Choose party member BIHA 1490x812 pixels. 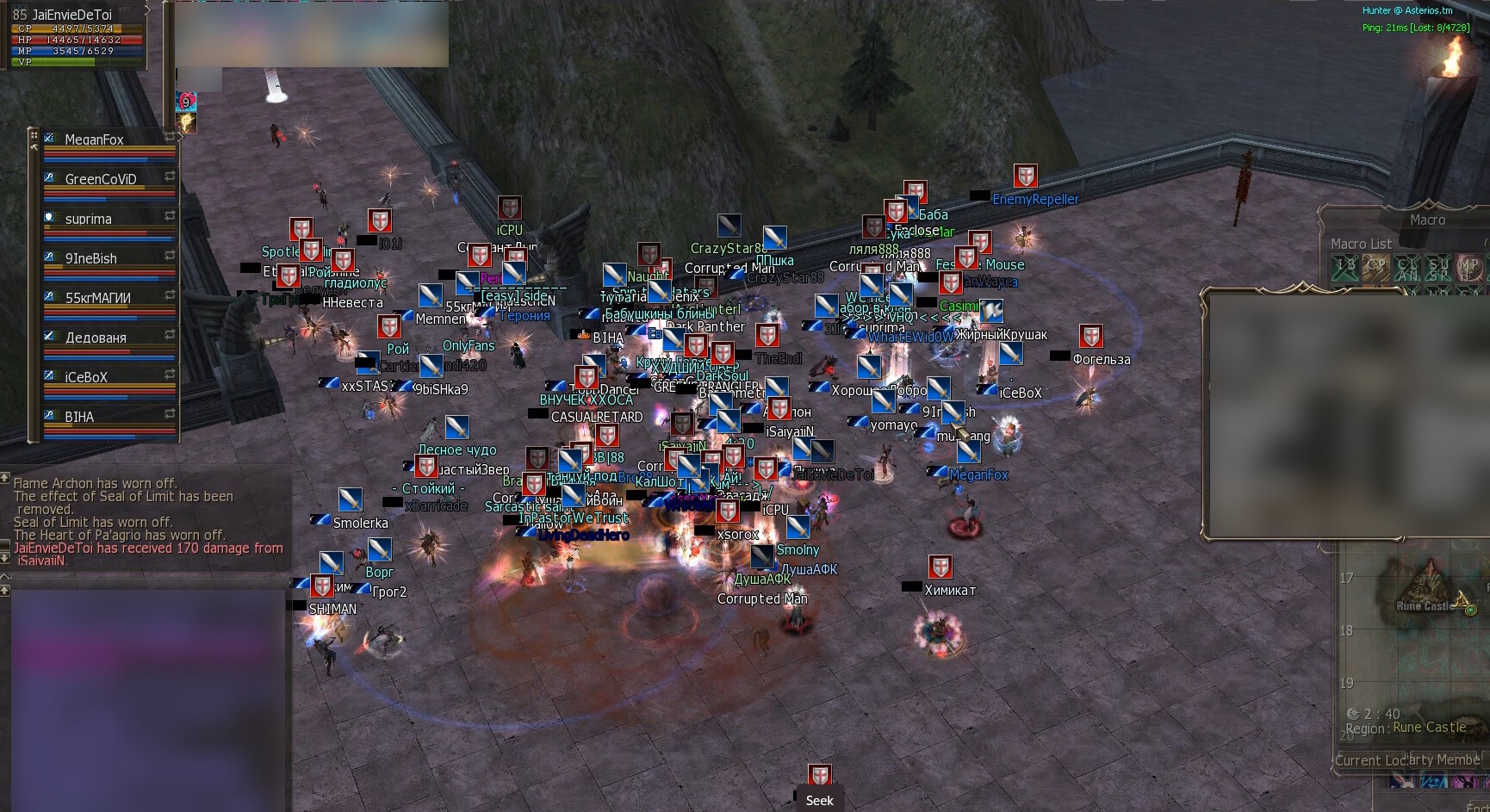(79, 417)
